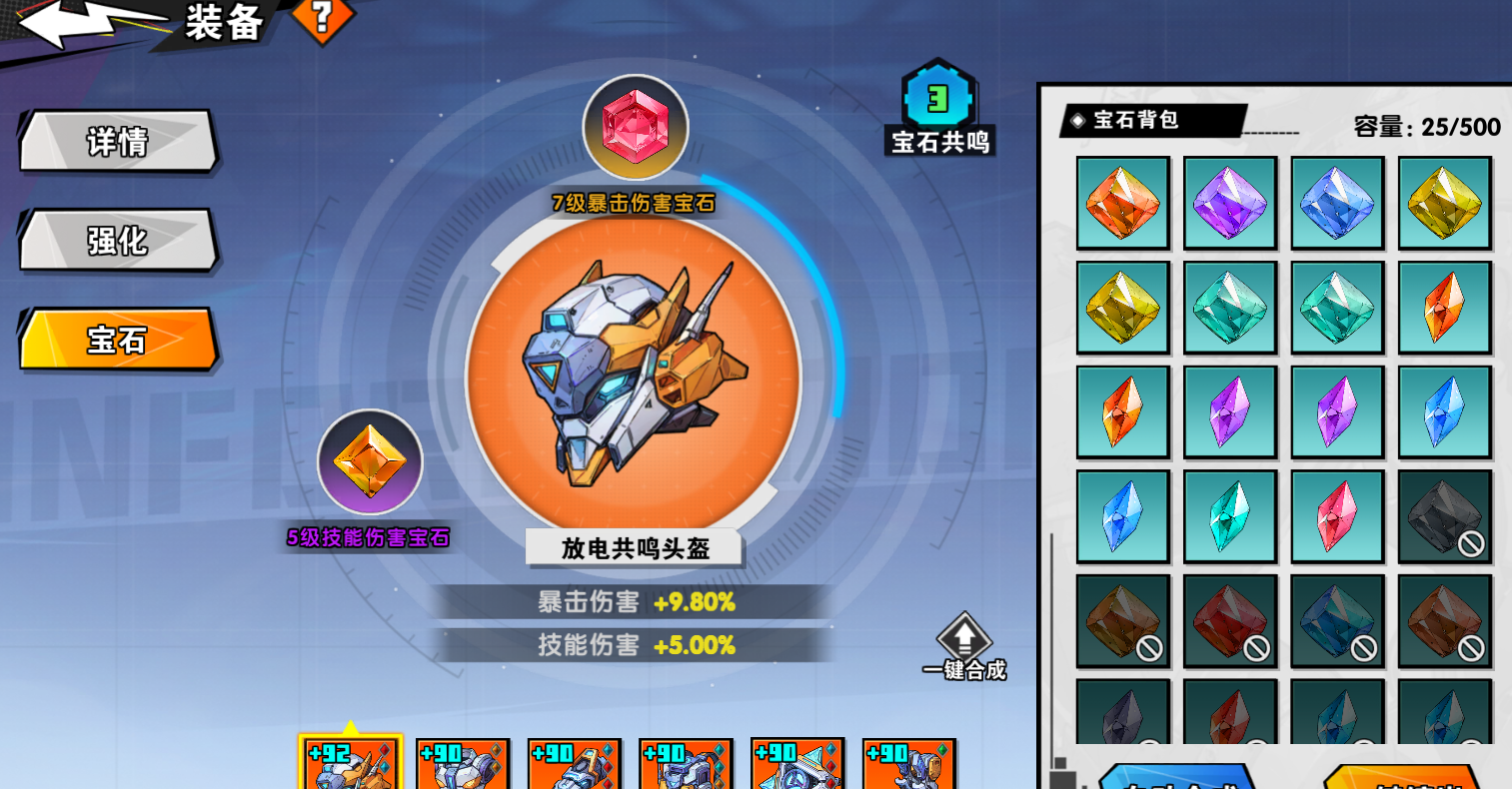1512x789 pixels.
Task: Switch to the 强化 tab
Action: point(116,240)
